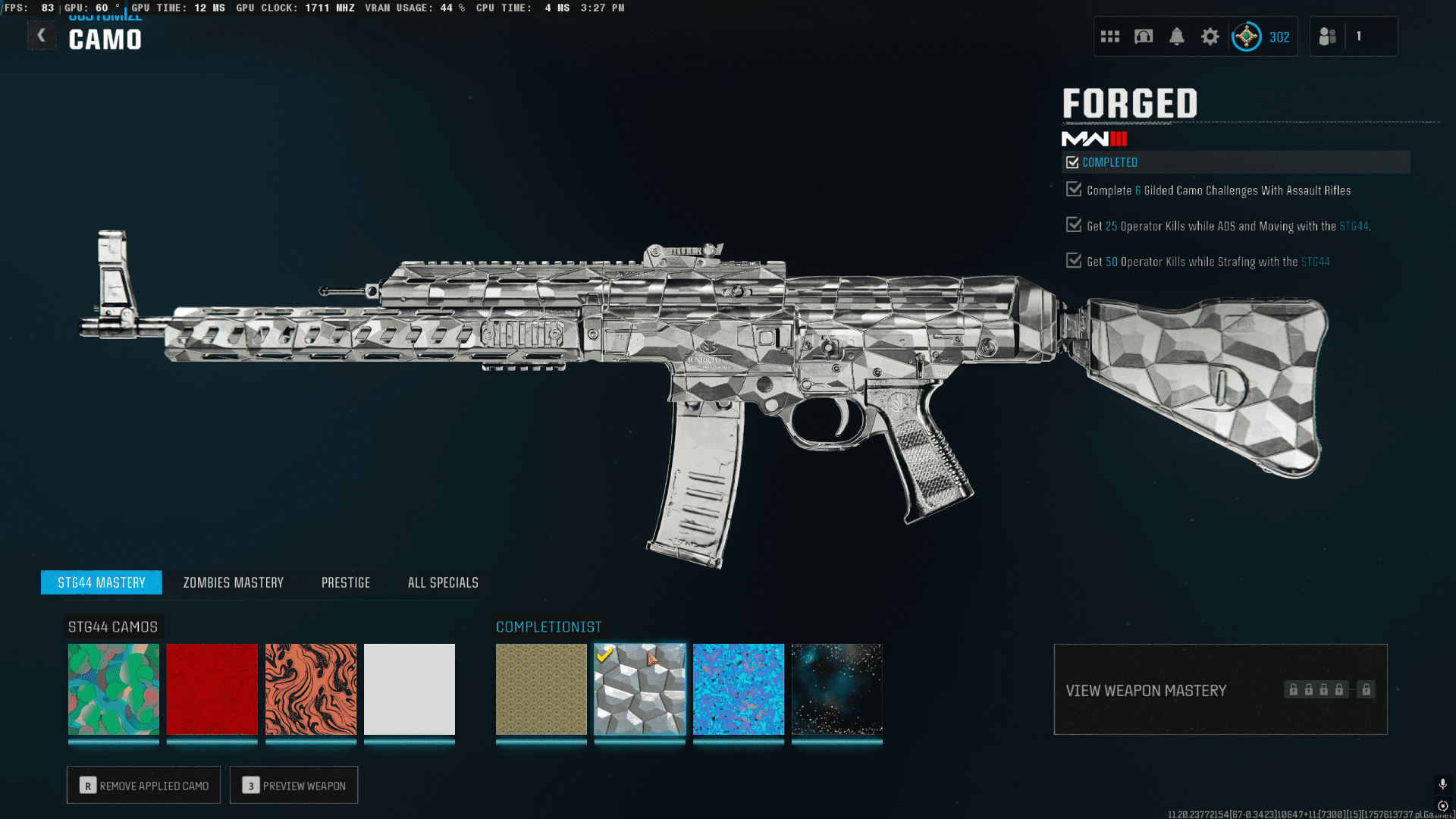Go back using the arrow button
Image resolution: width=1456 pixels, height=819 pixels.
click(x=42, y=35)
